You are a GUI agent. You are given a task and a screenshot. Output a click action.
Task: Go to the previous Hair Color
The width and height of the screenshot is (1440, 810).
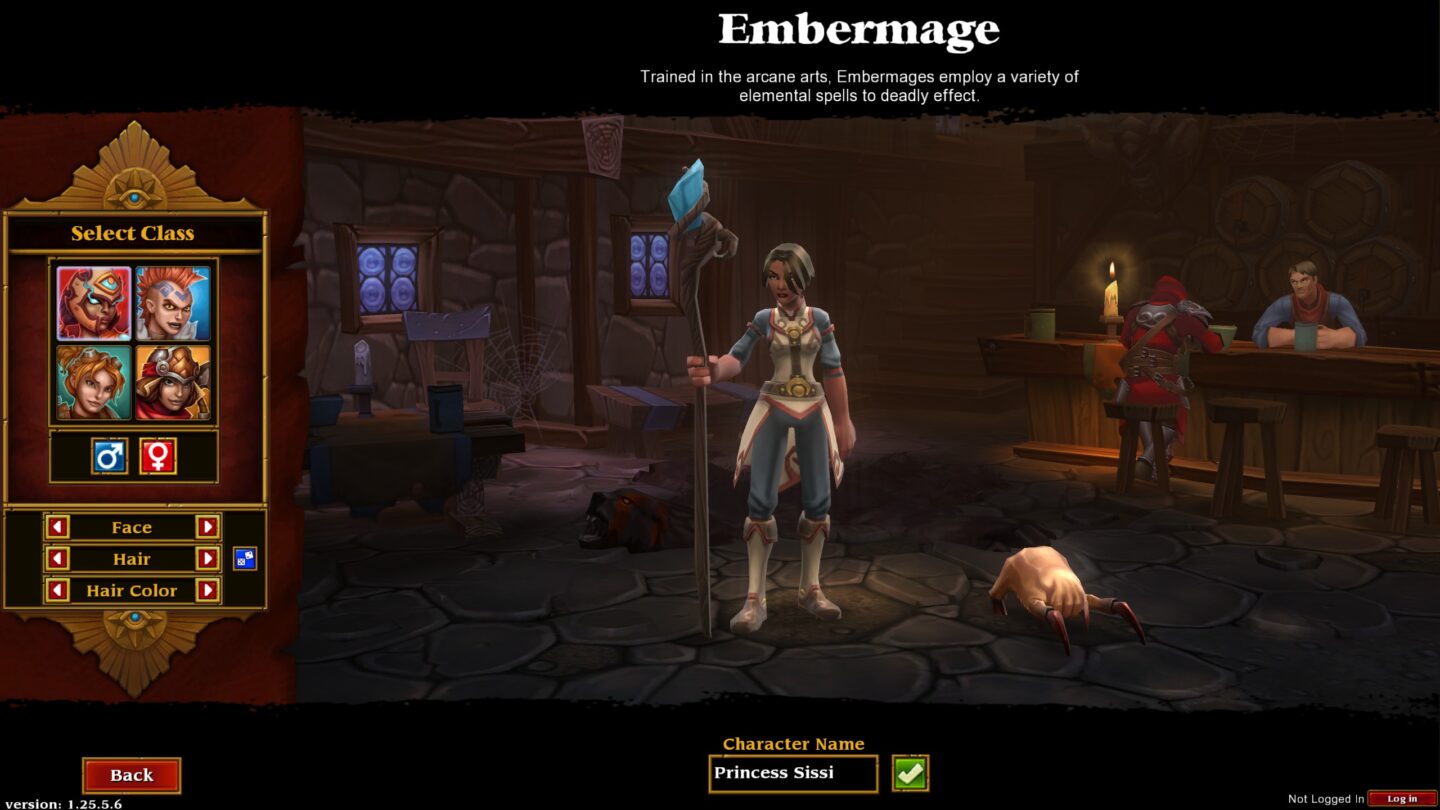[x=58, y=591]
